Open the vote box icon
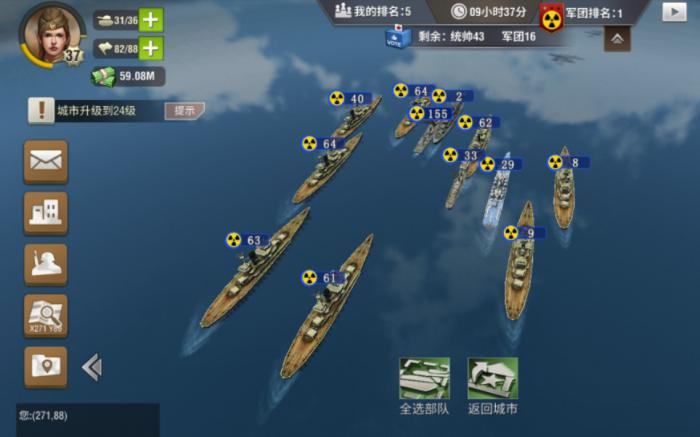The image size is (700, 437). tap(397, 36)
